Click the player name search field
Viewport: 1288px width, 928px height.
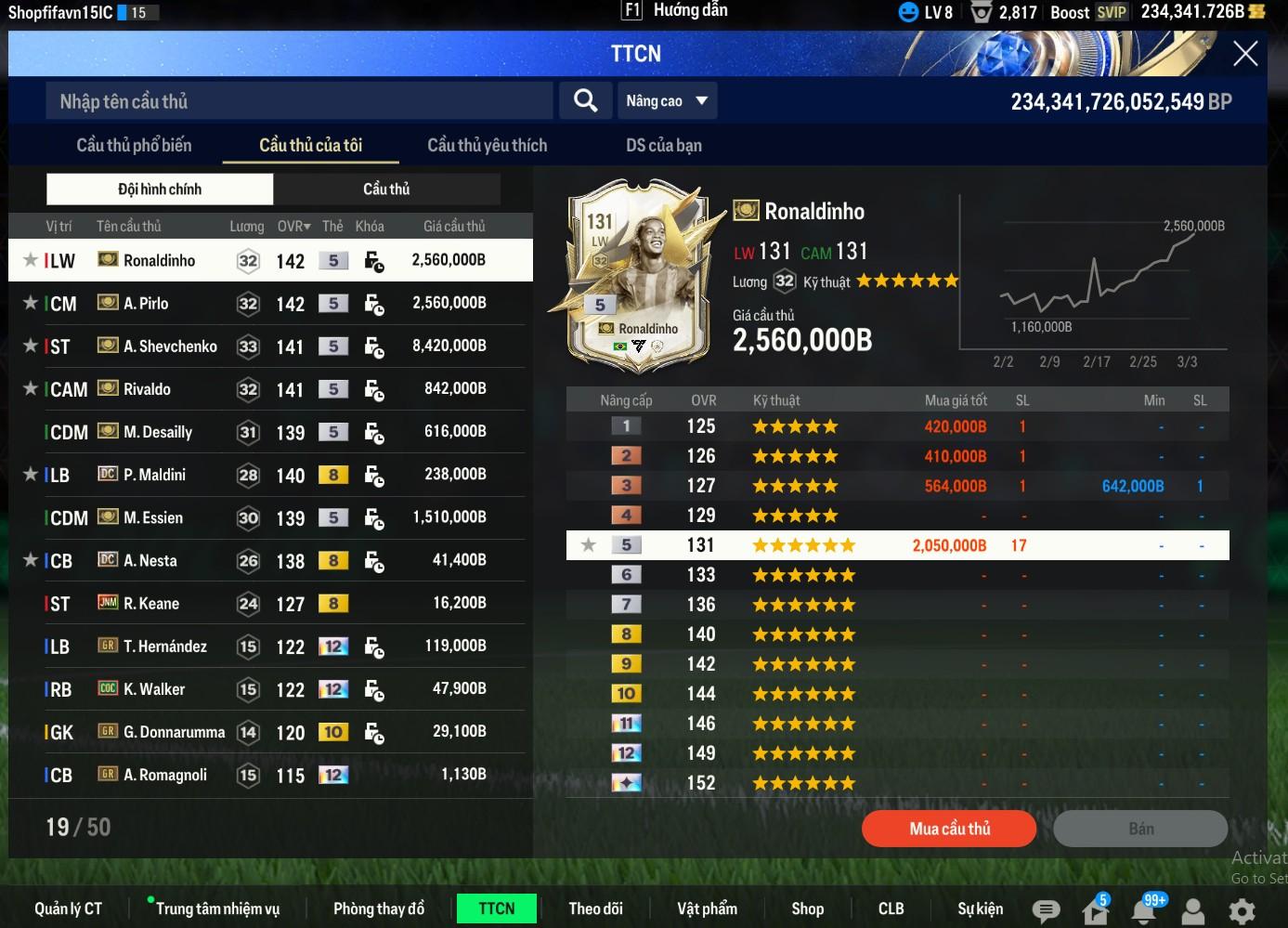(299, 101)
